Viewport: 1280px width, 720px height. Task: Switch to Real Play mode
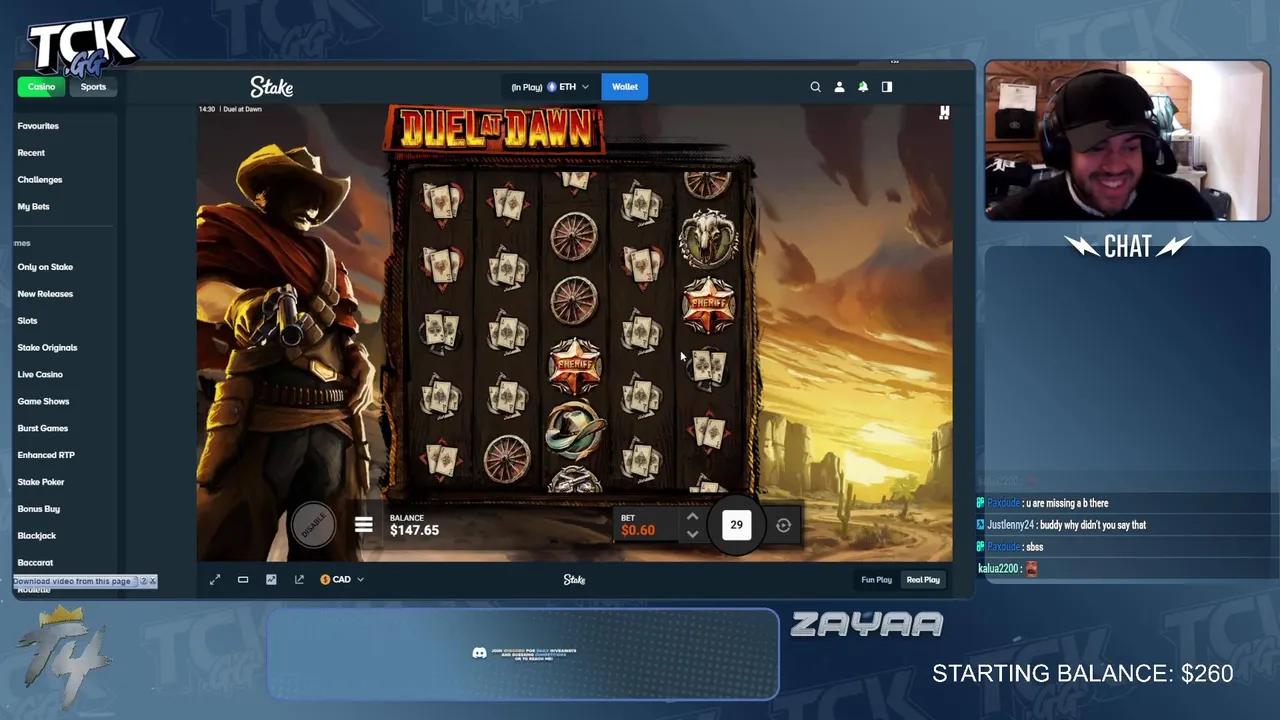[922, 579]
